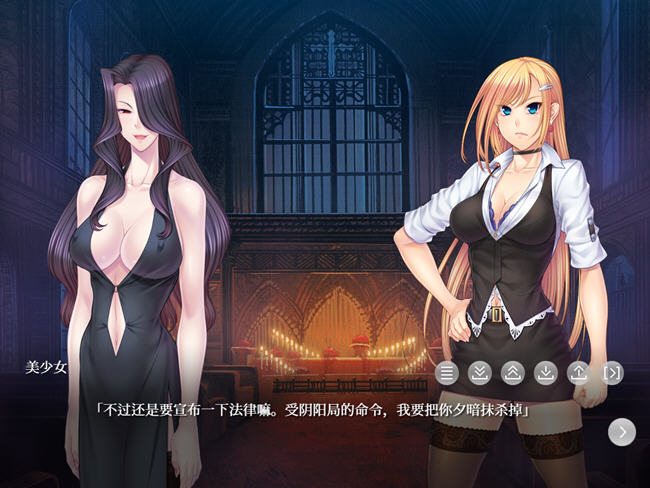Open the three-line hamburger menu
This screenshot has height=488, width=650.
coord(447,373)
